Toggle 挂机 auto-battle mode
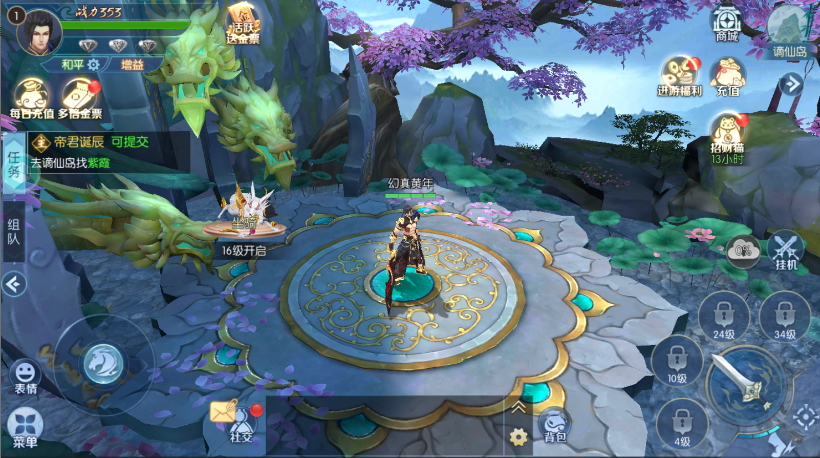The height and width of the screenshot is (458, 820). 786,250
